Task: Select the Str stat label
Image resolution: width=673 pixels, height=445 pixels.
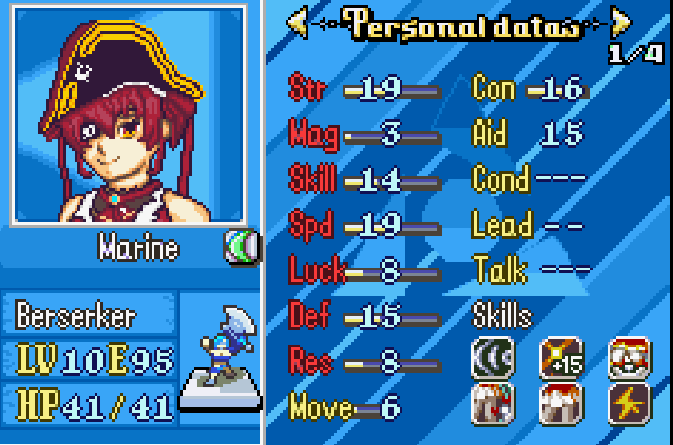Action: 307,88
